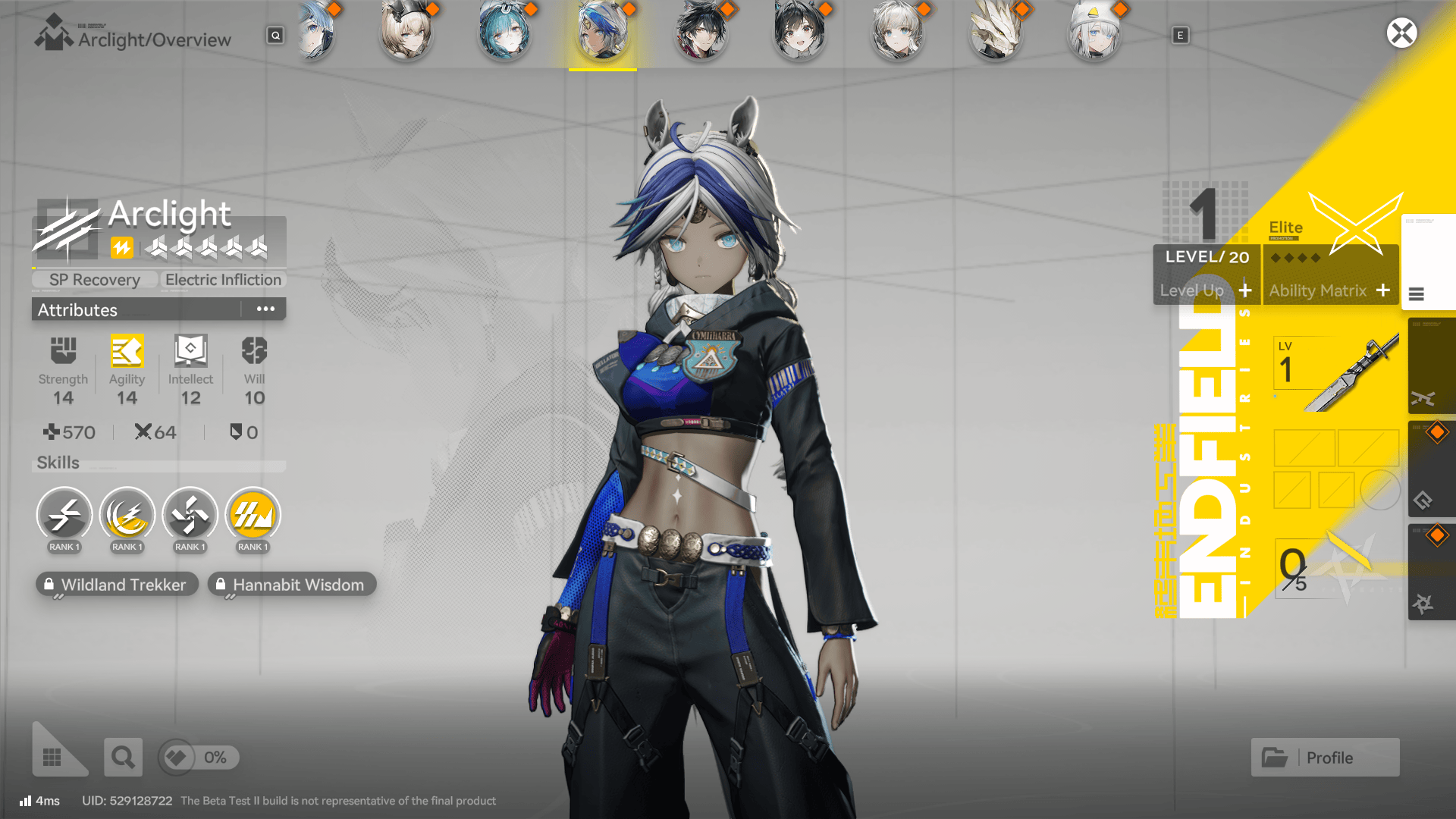Click the locked Wildland Trekker talent

[x=116, y=584]
